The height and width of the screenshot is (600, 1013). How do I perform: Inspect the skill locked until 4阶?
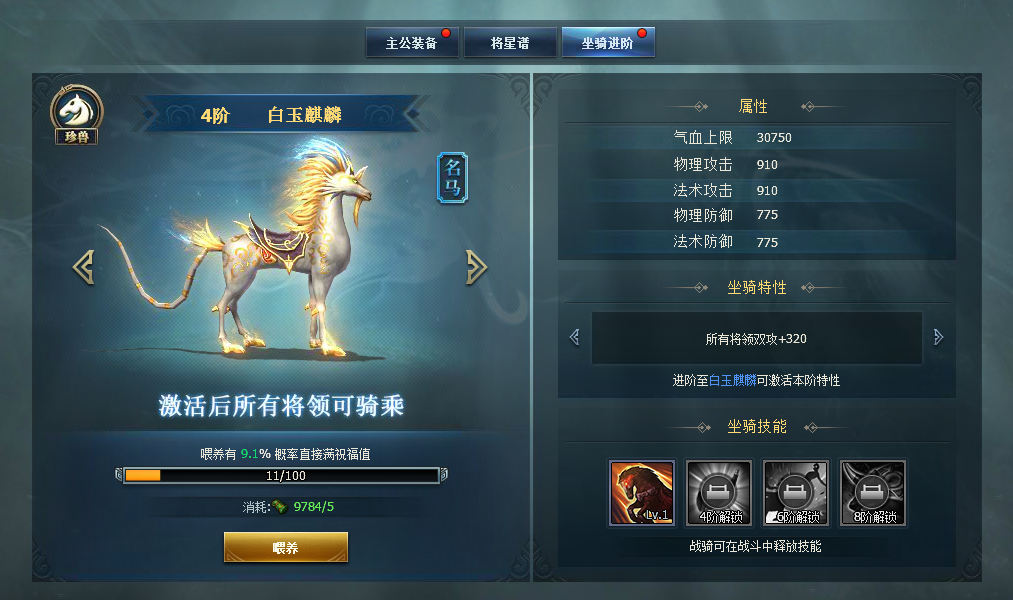coord(719,492)
